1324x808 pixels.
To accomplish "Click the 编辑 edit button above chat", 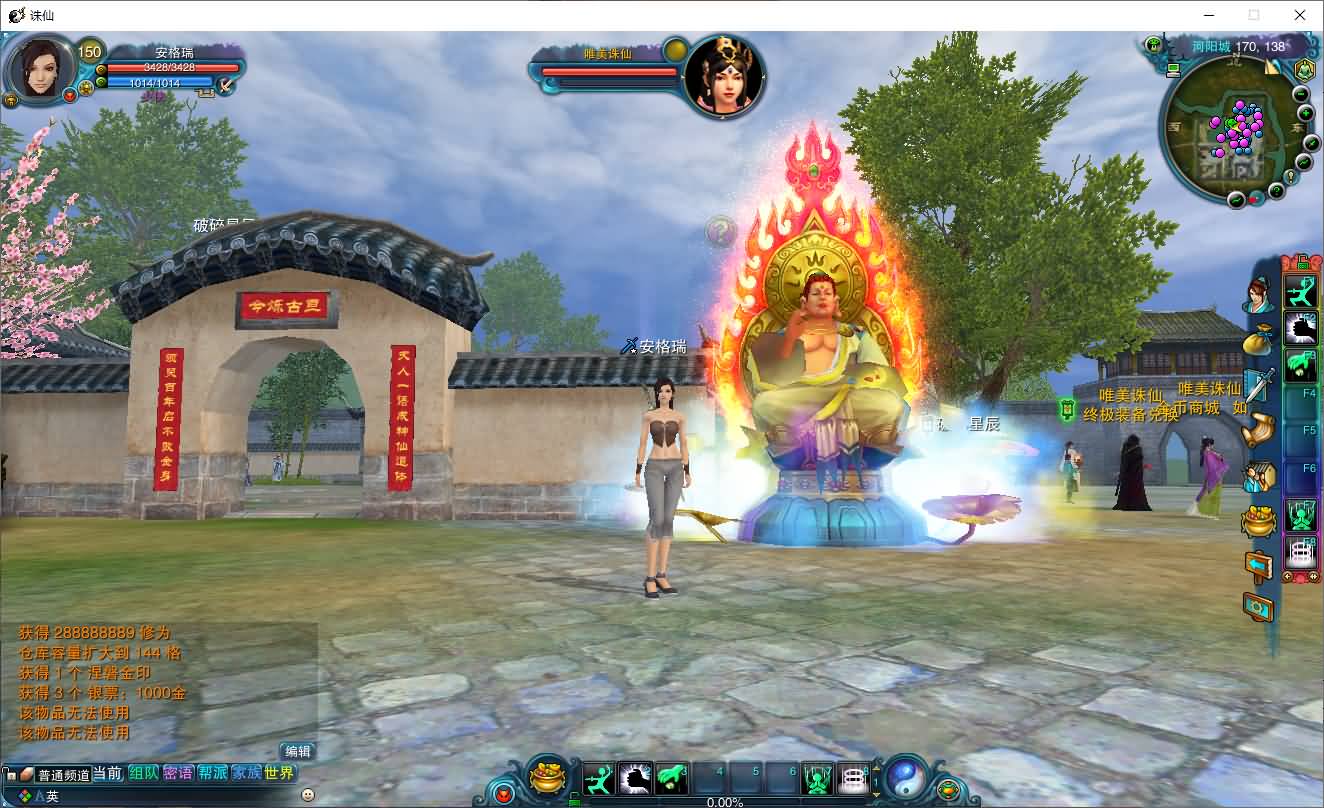I will (297, 751).
